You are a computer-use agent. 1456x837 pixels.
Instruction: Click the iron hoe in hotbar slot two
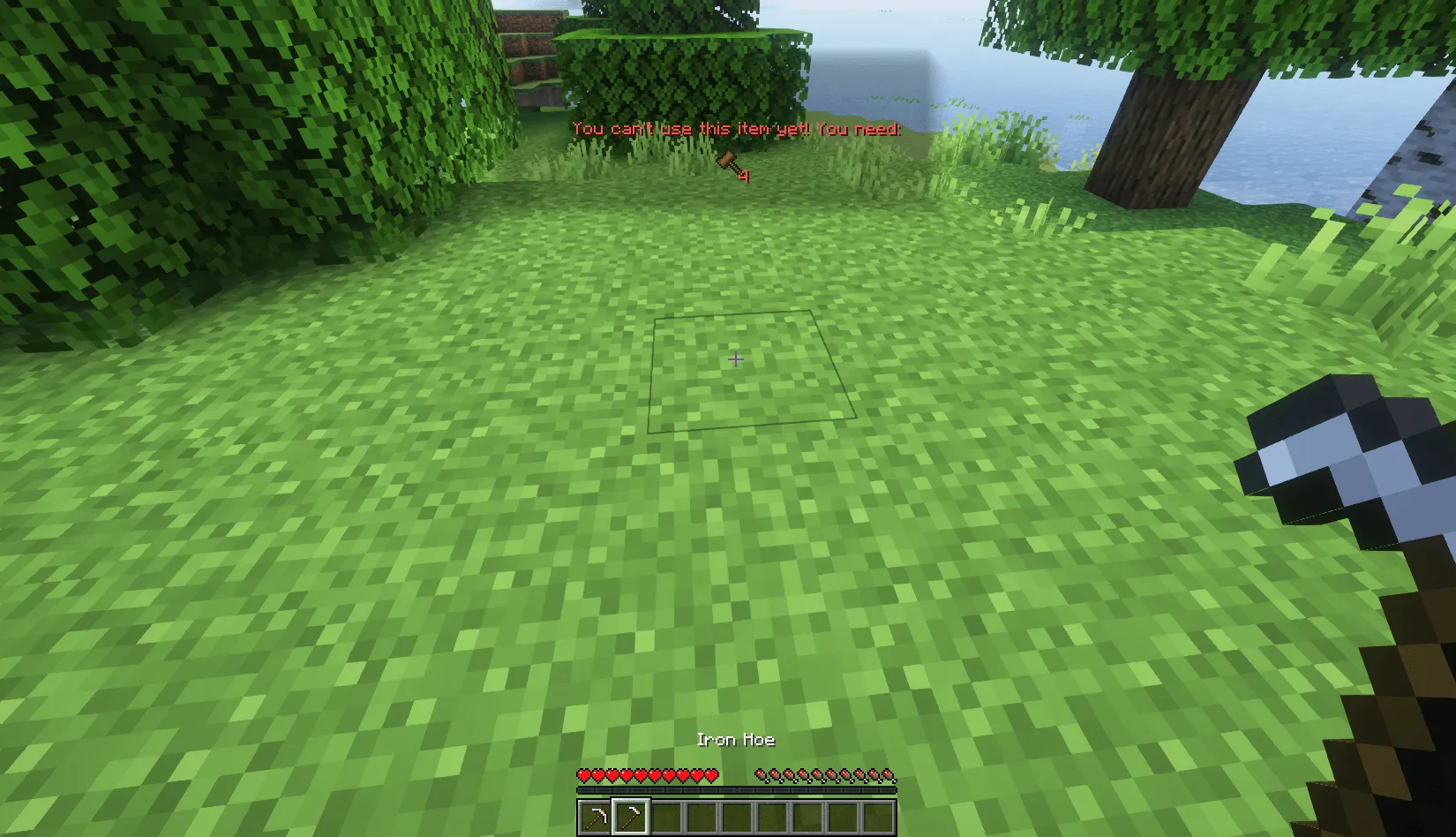pyautogui.click(x=630, y=815)
